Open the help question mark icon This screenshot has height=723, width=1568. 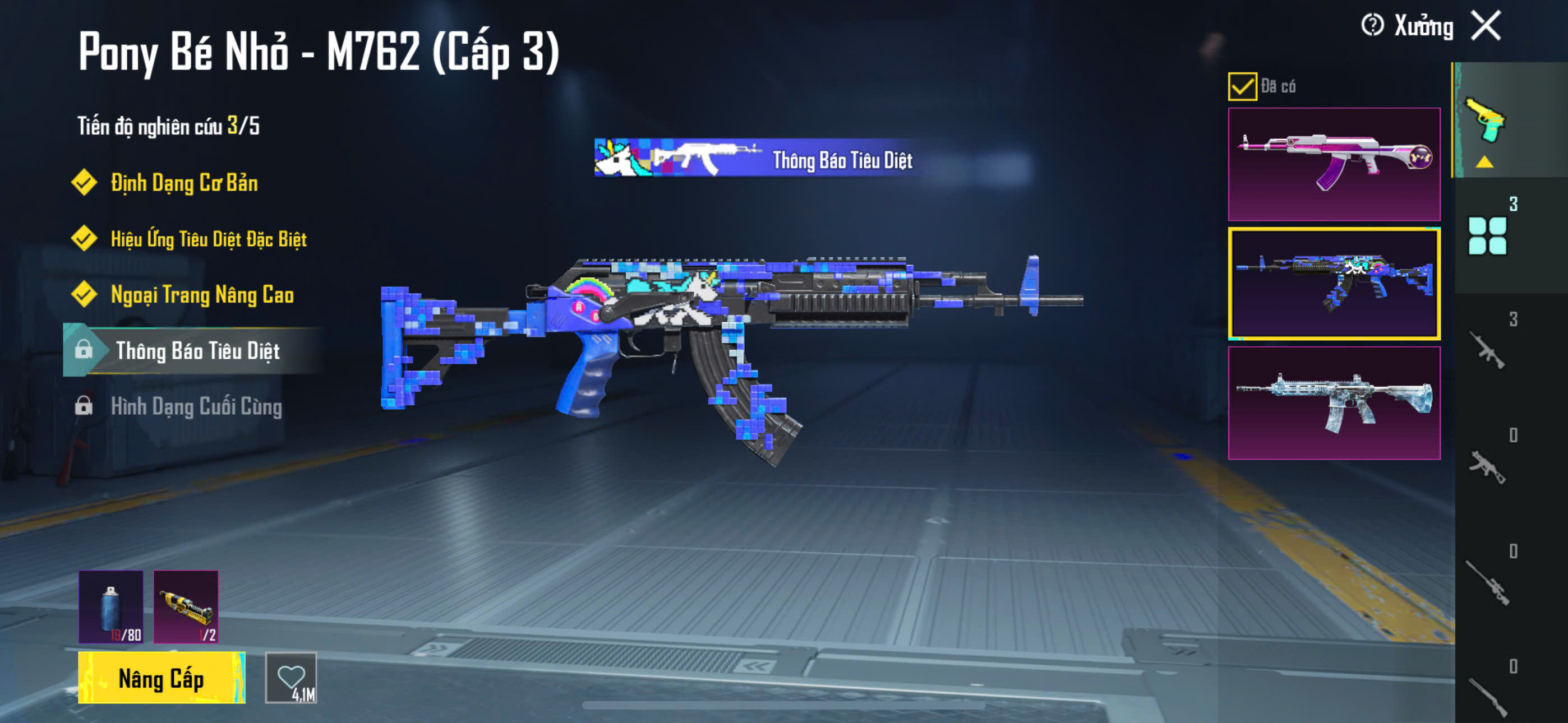(x=1372, y=26)
